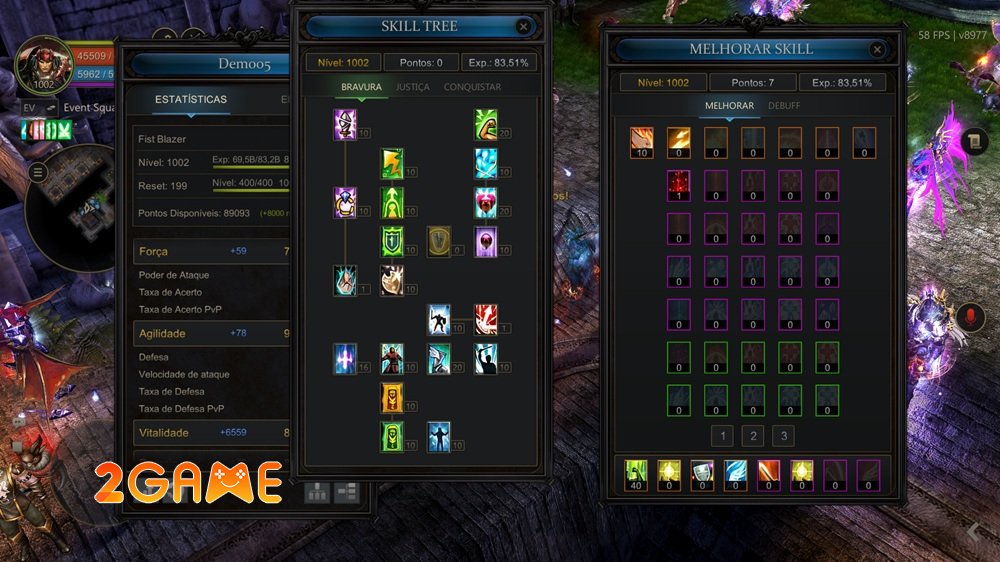Toggle the red microphone button
This screenshot has height=562, width=1000.
tap(967, 317)
